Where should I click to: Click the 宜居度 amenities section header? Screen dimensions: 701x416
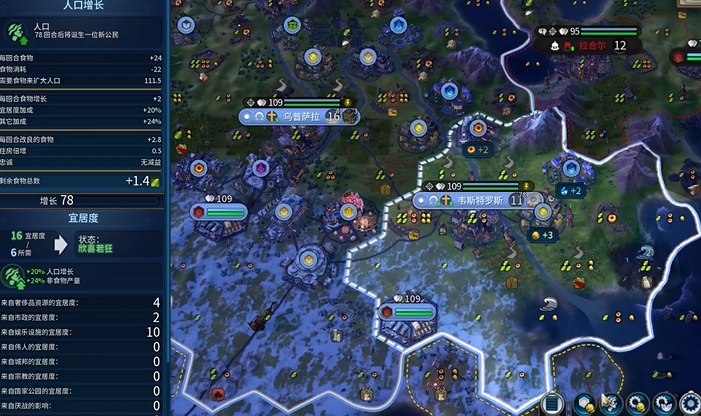tap(84, 216)
